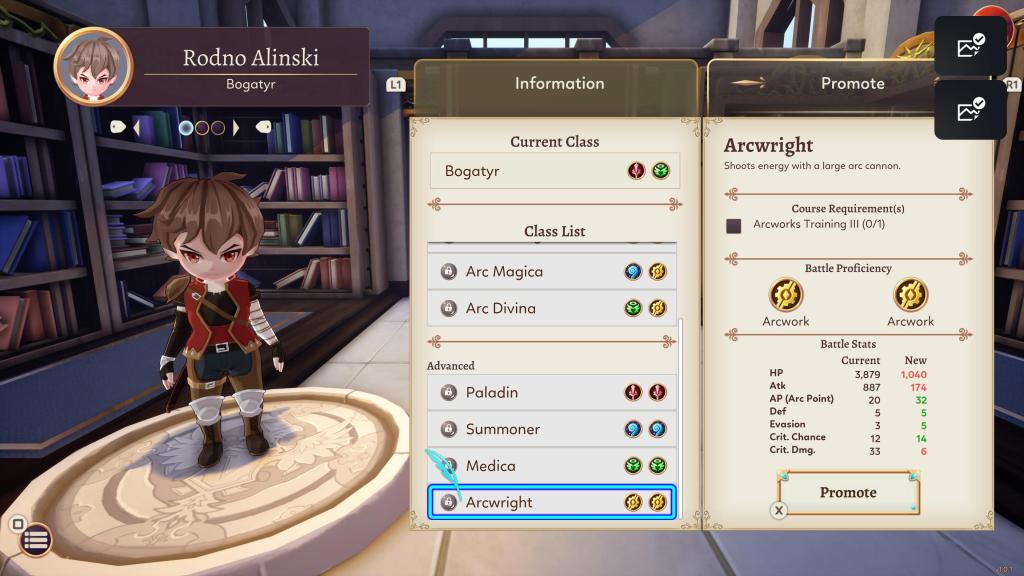Open the round menu button with list icon

point(36,541)
